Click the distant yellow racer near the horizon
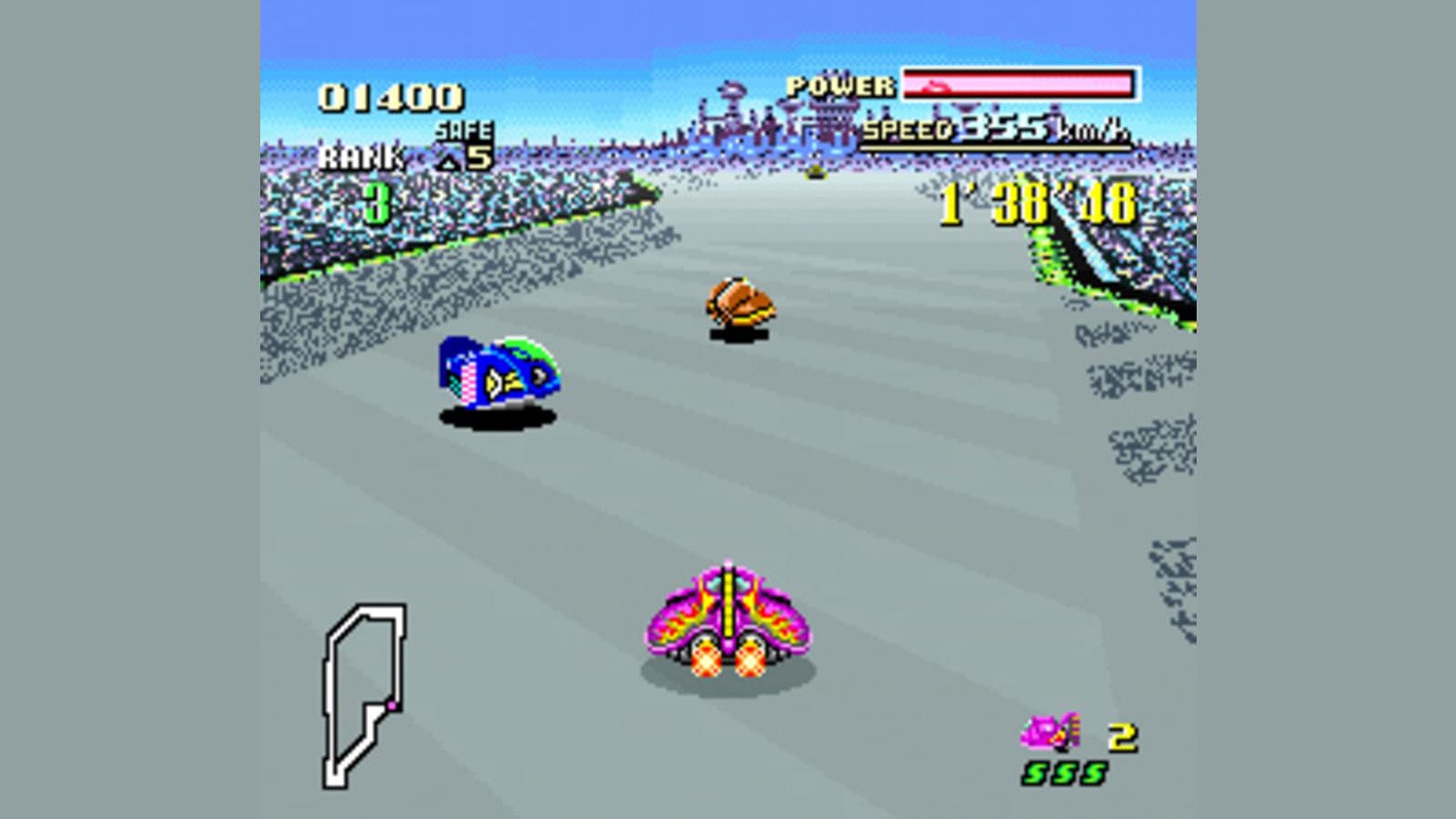The width and height of the screenshot is (1456, 819). pyautogui.click(x=815, y=172)
